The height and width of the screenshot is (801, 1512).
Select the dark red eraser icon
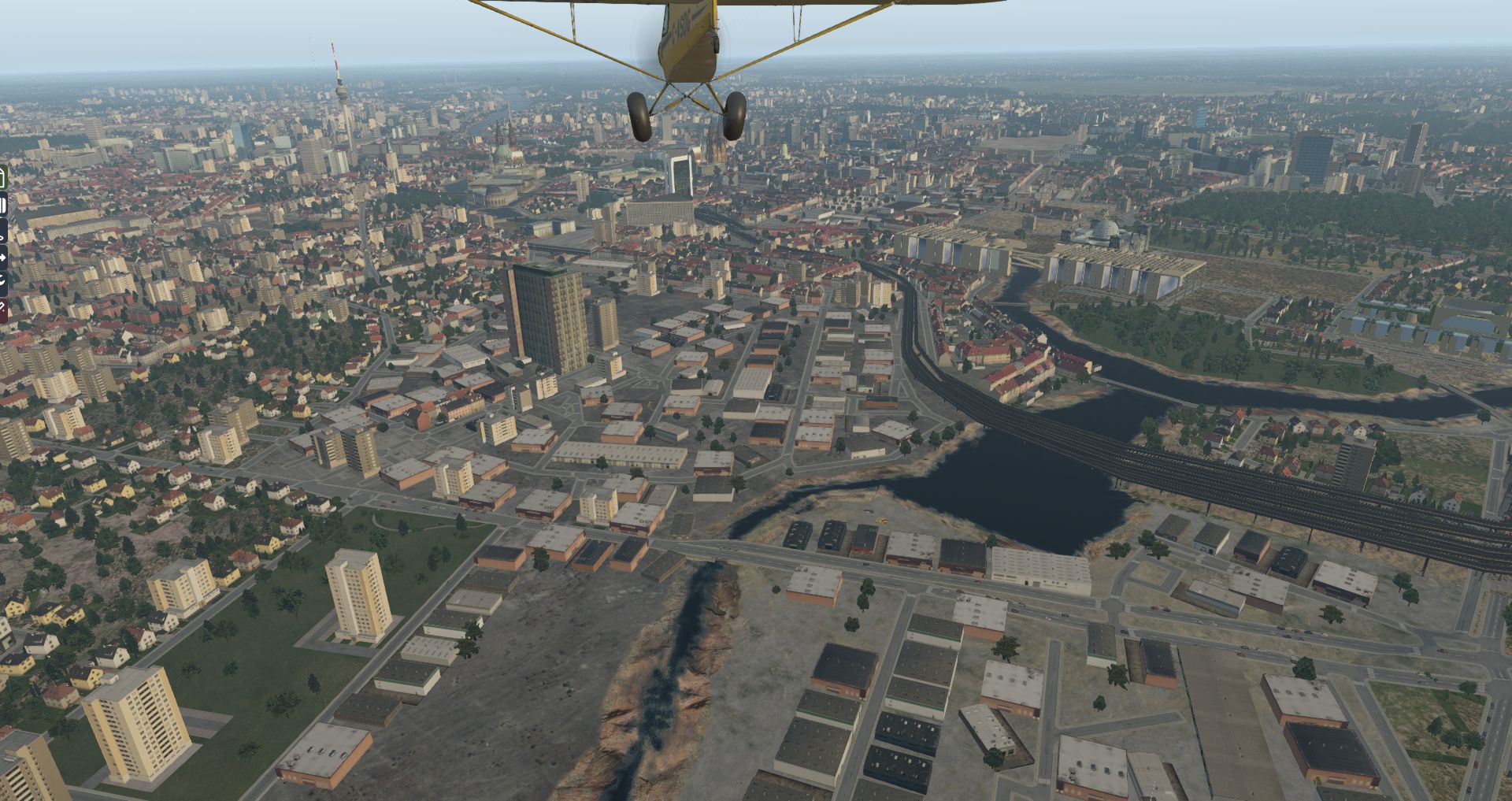(x=2, y=307)
